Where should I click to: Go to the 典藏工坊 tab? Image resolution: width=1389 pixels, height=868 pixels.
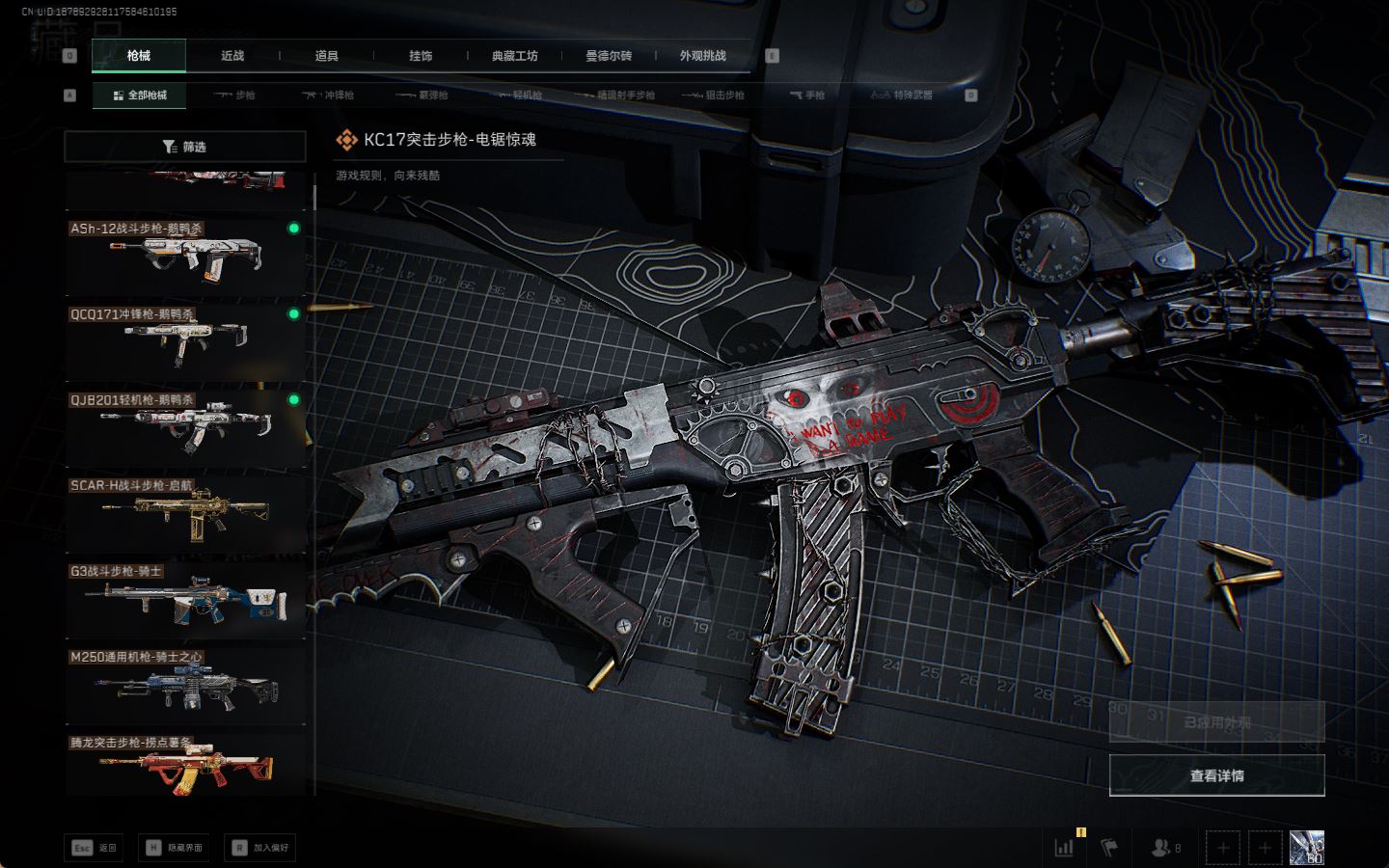pyautogui.click(x=514, y=56)
